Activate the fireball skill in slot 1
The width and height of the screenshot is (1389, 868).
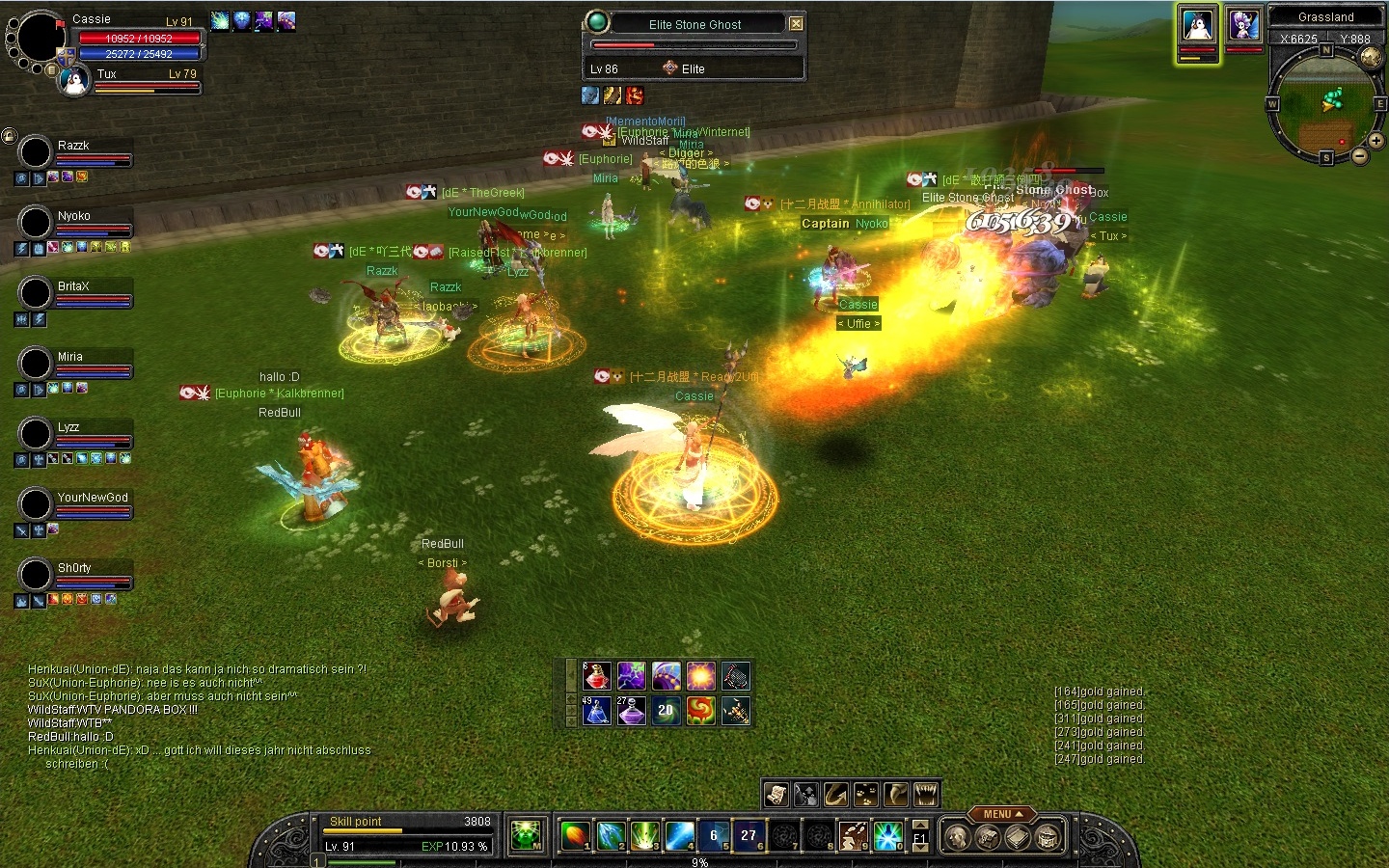point(574,835)
